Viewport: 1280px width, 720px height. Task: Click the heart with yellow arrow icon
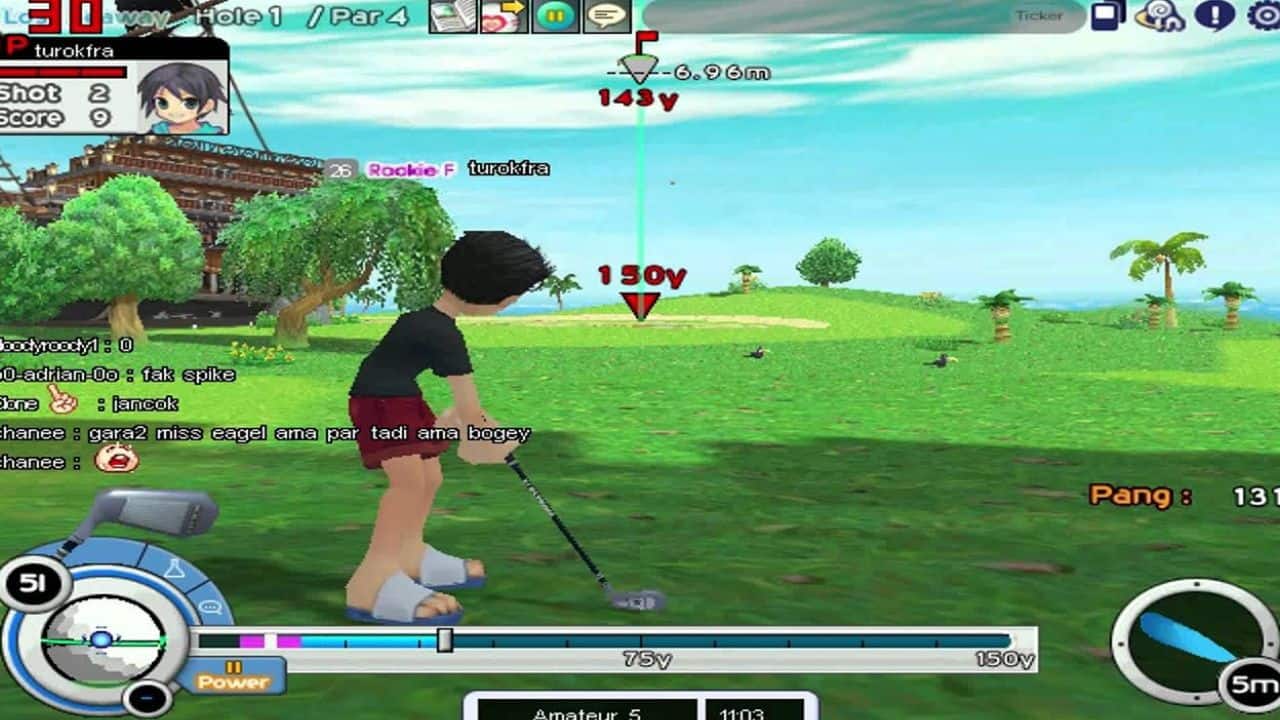point(503,16)
